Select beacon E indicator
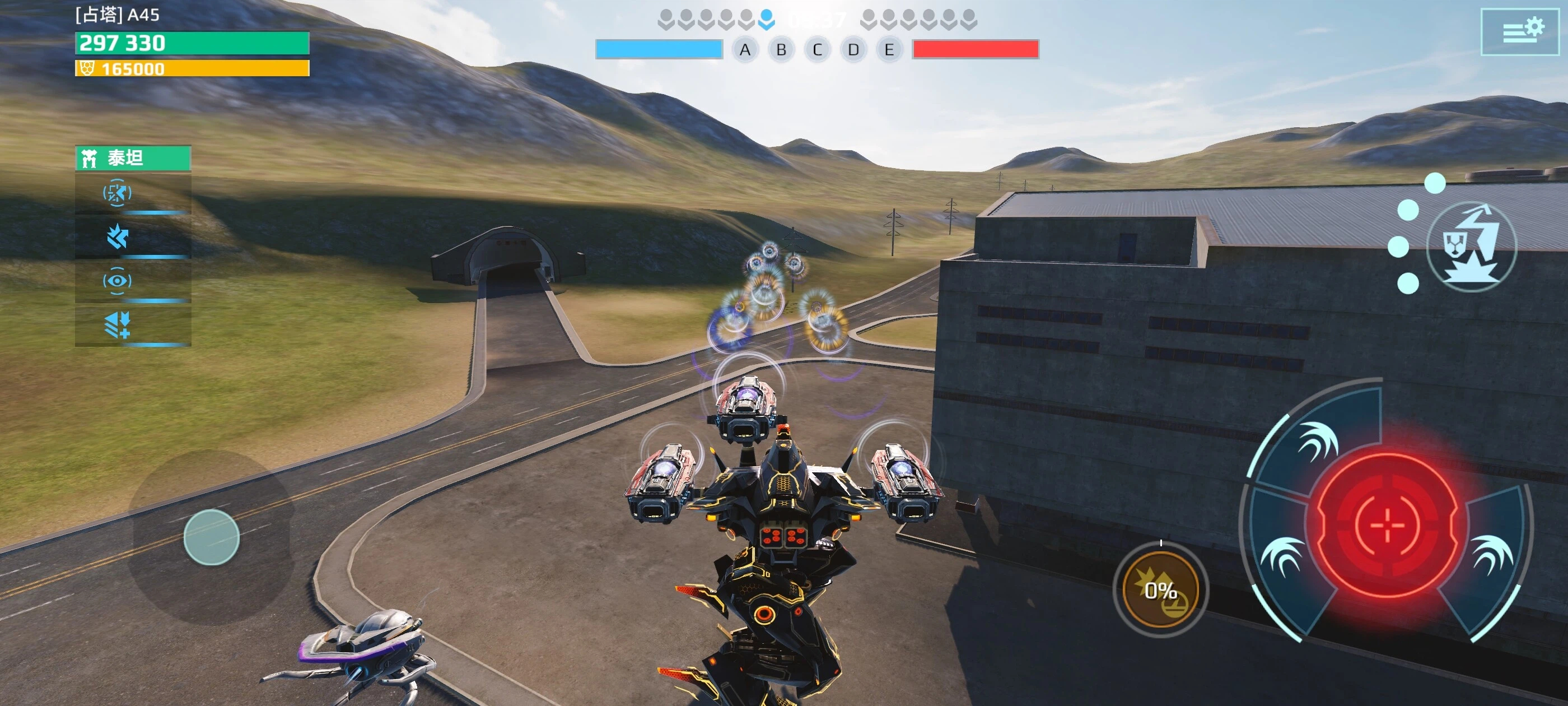The image size is (1568, 706). [889, 50]
